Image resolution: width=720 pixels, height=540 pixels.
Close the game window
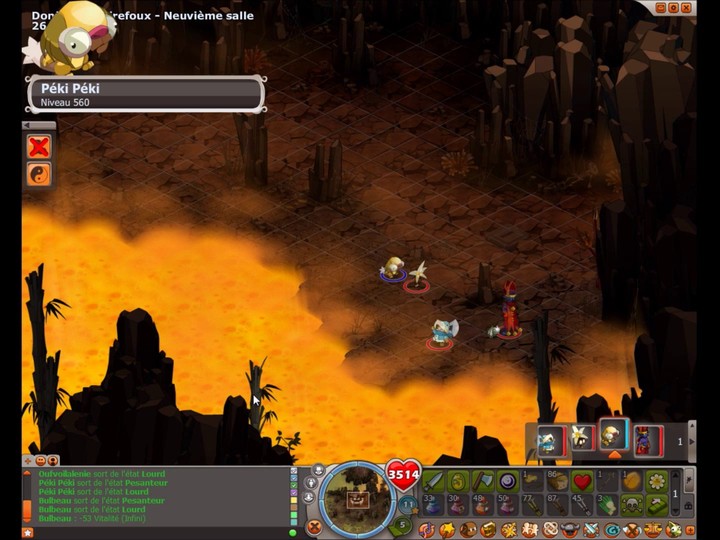(x=689, y=8)
